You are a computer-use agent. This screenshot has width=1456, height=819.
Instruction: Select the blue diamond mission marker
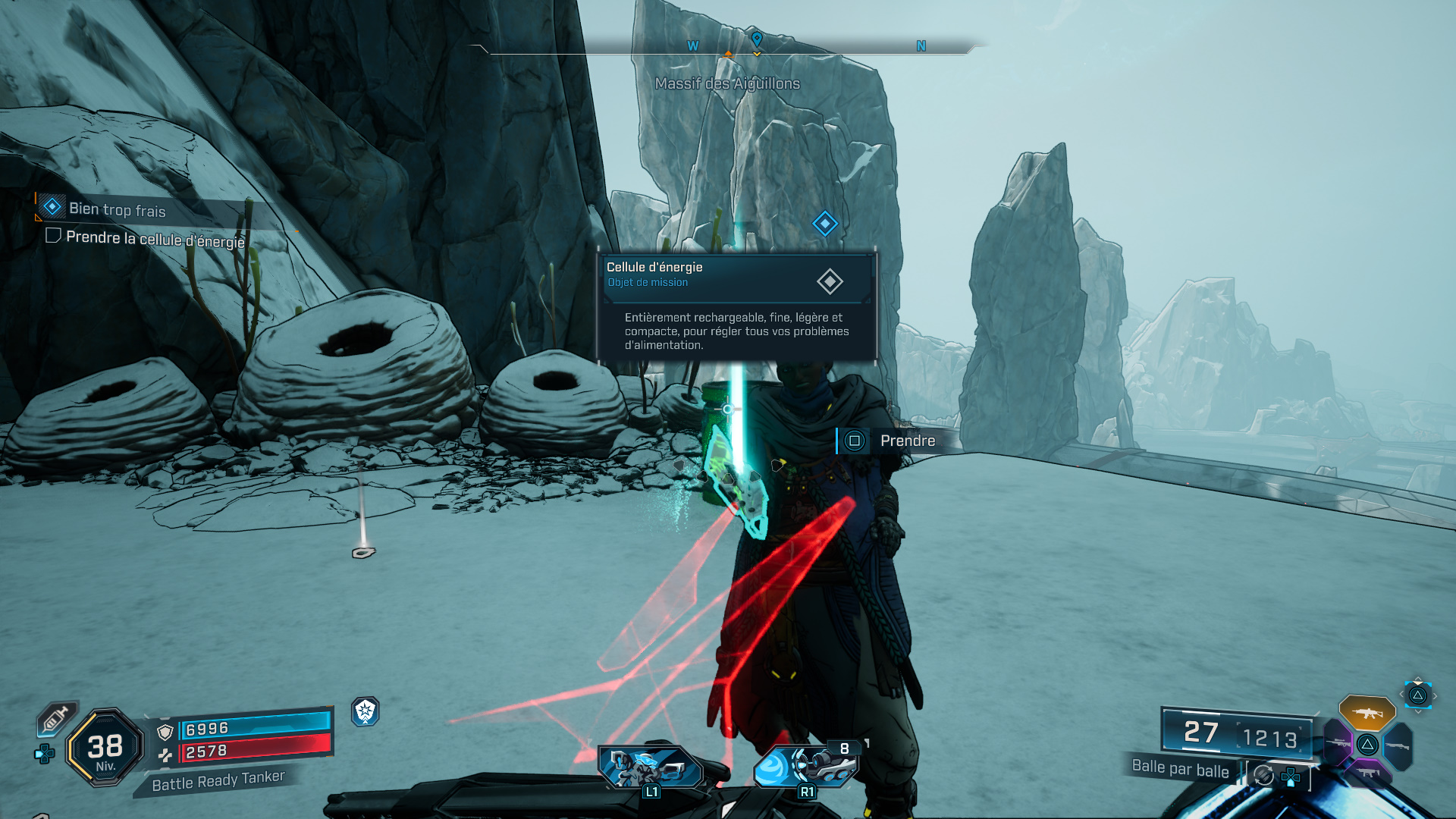pyautogui.click(x=824, y=224)
